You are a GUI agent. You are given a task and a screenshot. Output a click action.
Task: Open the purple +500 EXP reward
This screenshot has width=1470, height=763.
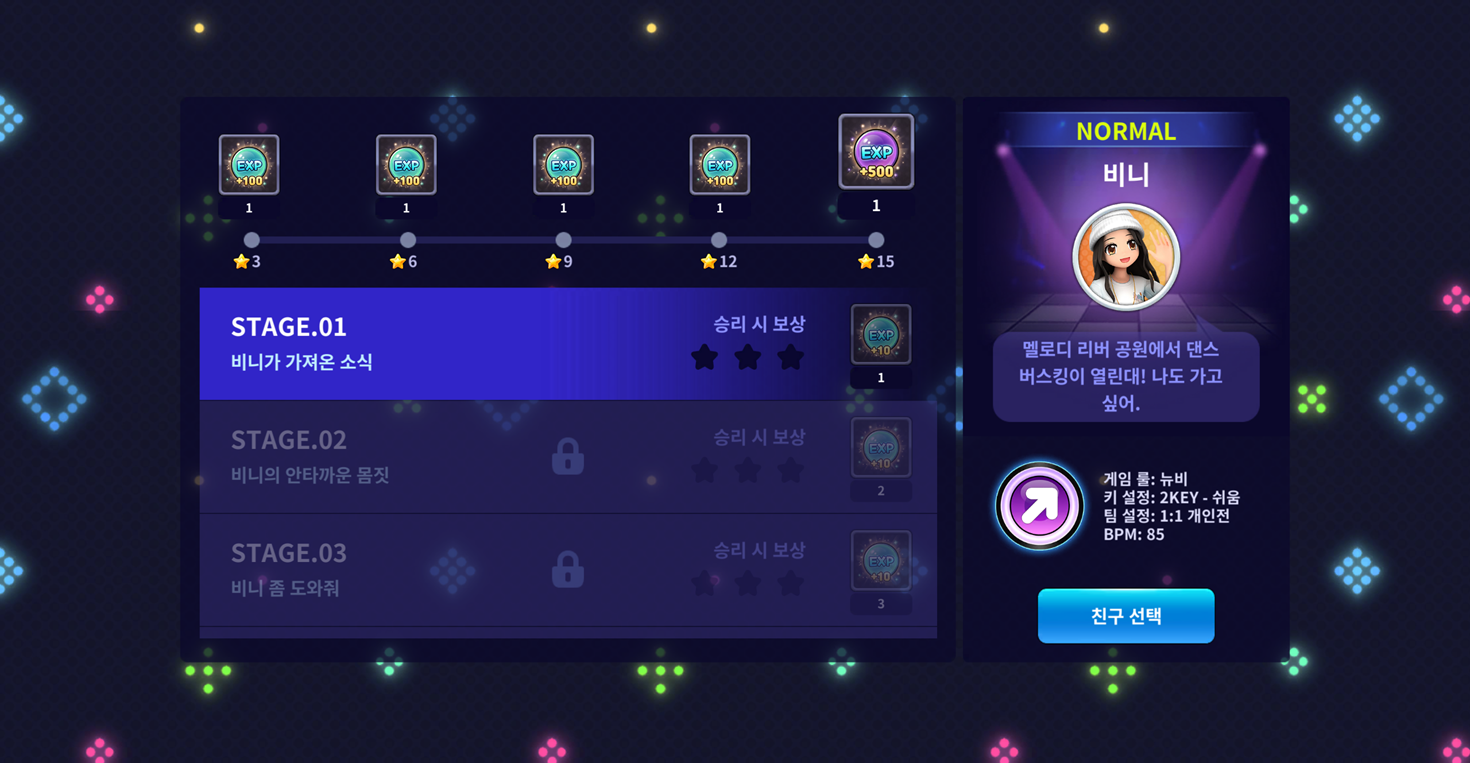[876, 152]
